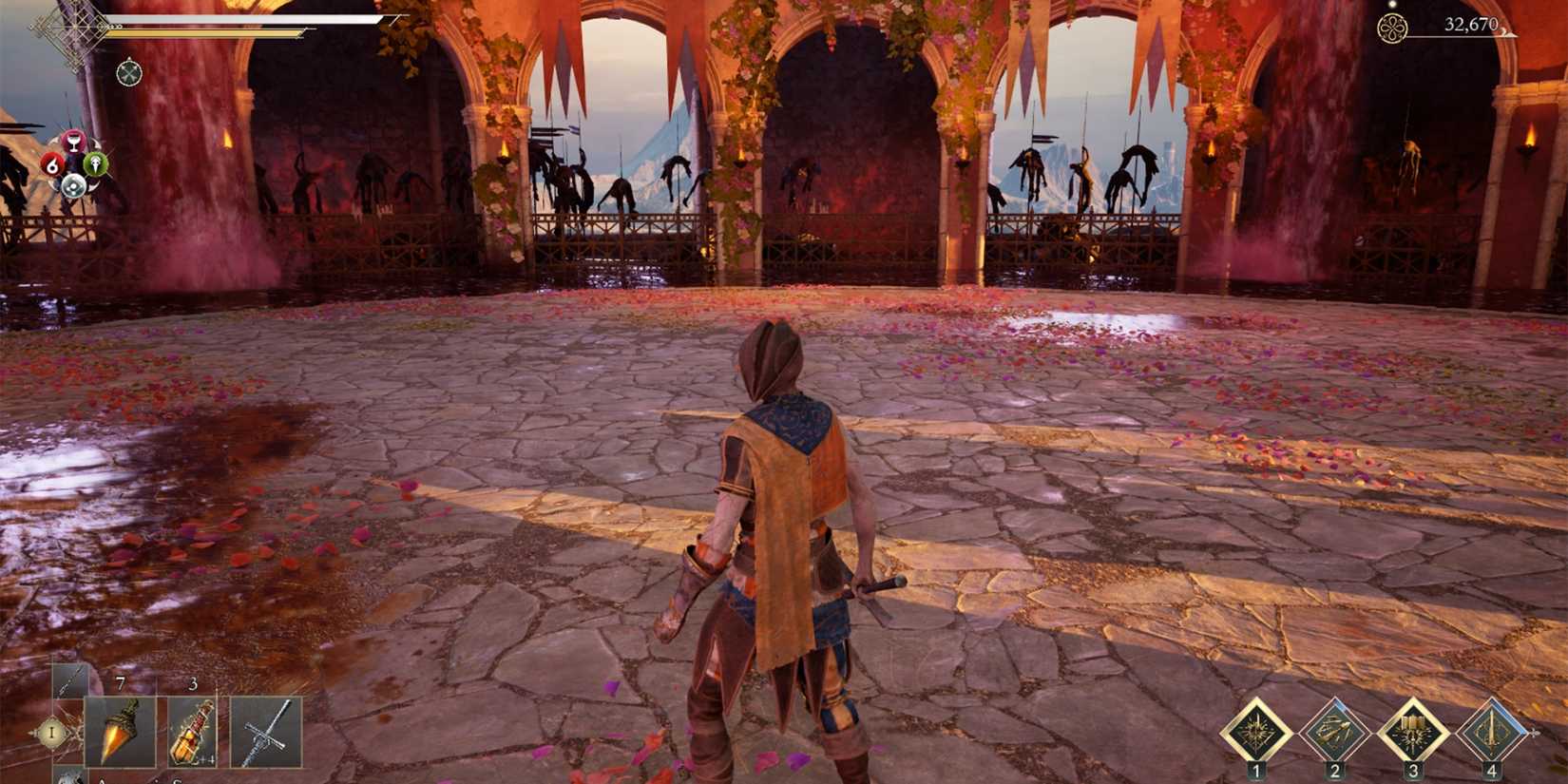The height and width of the screenshot is (784, 1568).
Task: Click the green raven feather icon
Action: click(96, 166)
